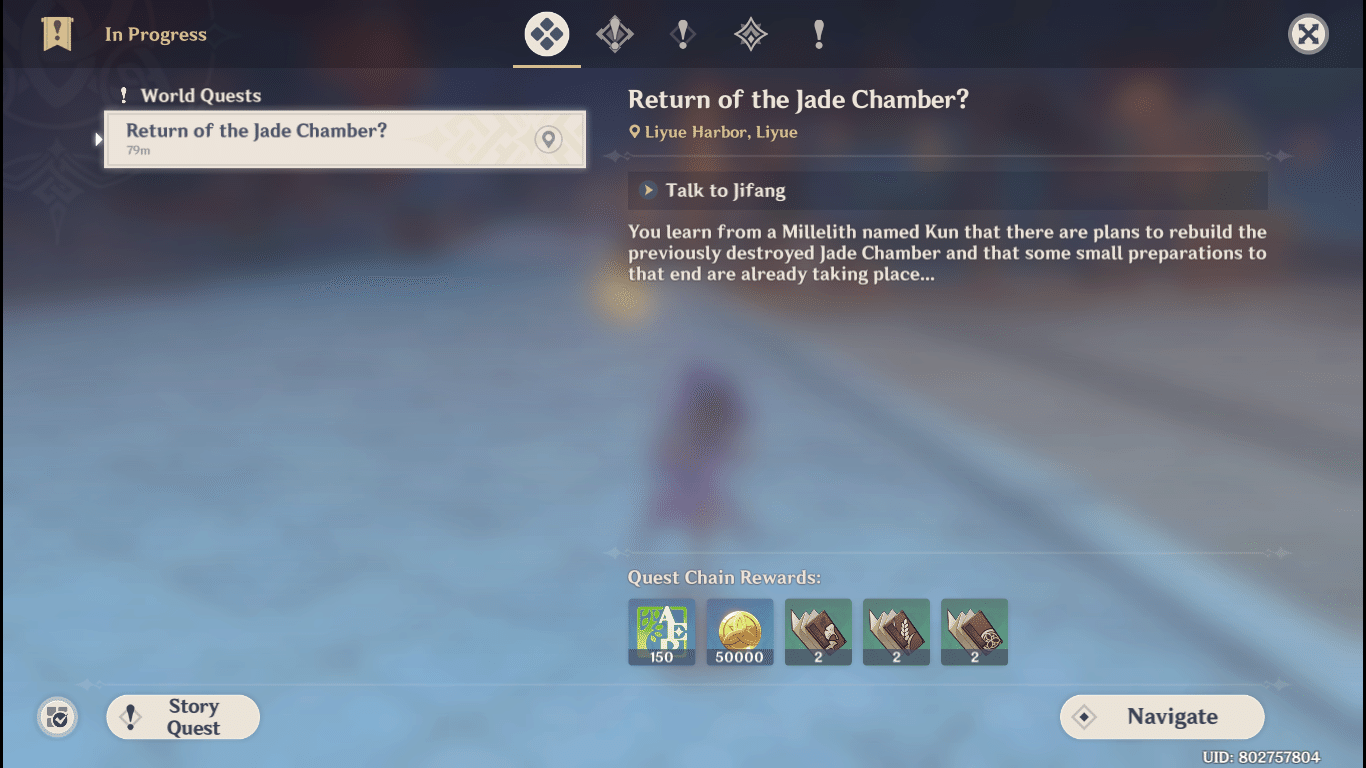Select the rightmost talent book reward
Viewport: 1366px width, 768px height.
[974, 632]
